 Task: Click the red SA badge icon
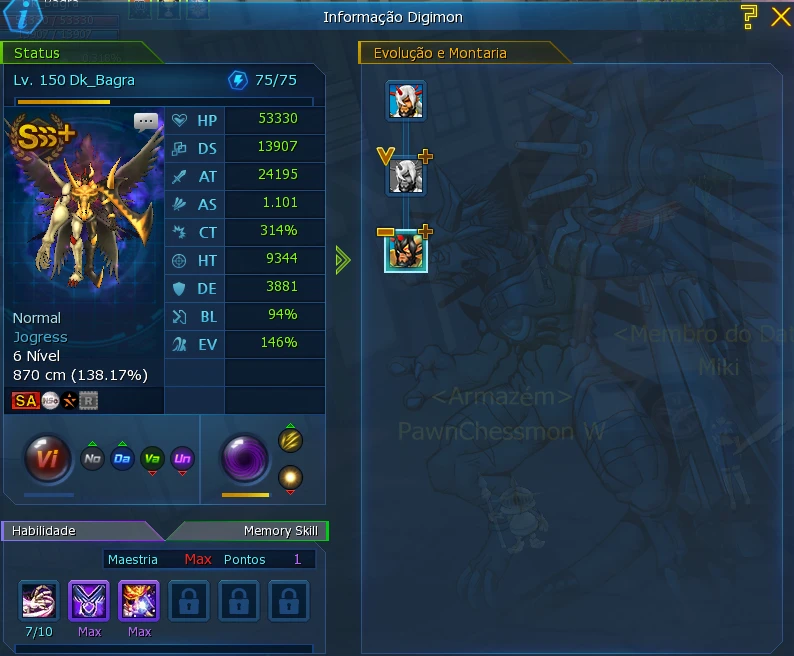[25, 401]
